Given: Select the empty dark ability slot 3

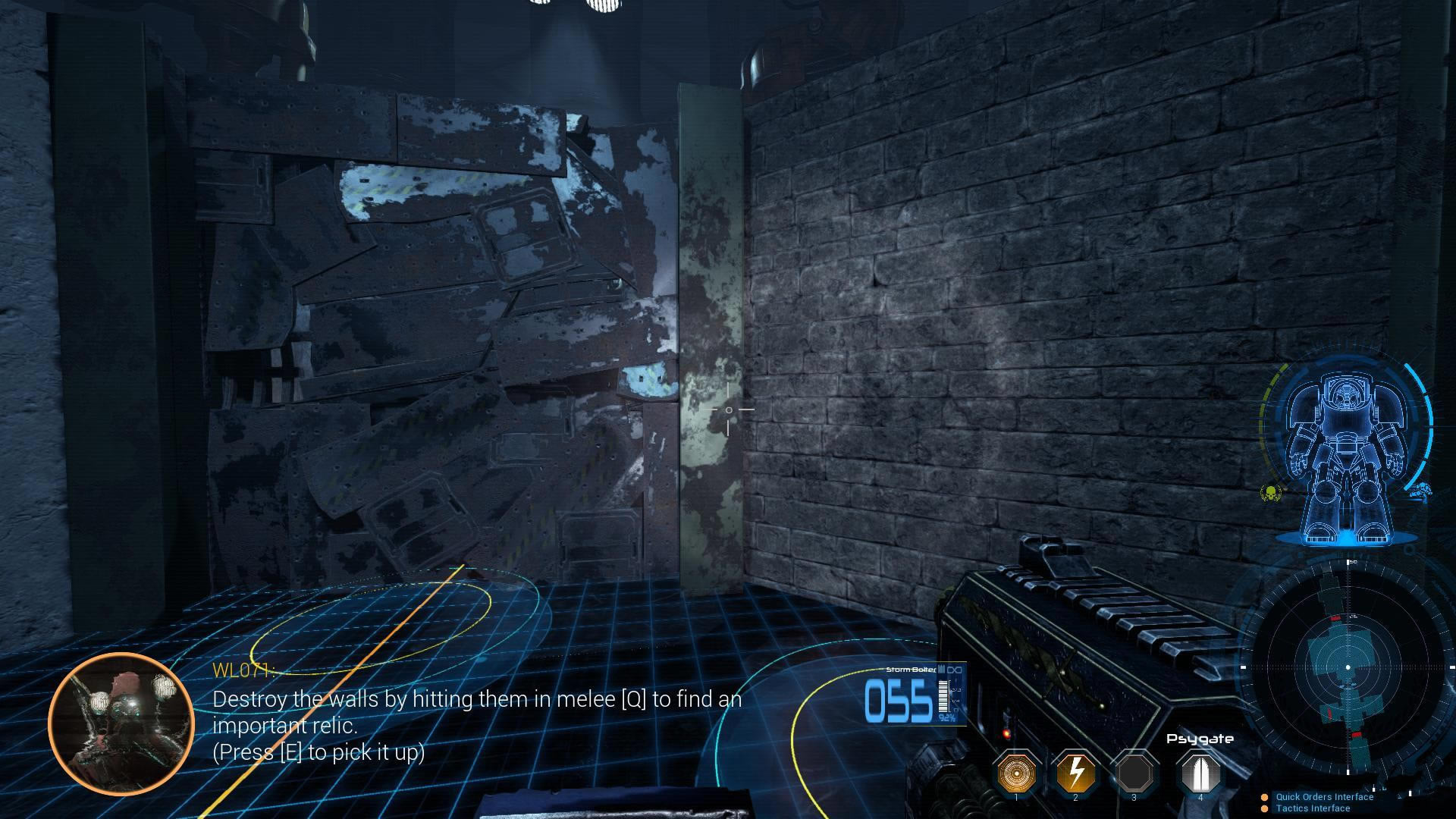Looking at the screenshot, I should click(x=1134, y=773).
